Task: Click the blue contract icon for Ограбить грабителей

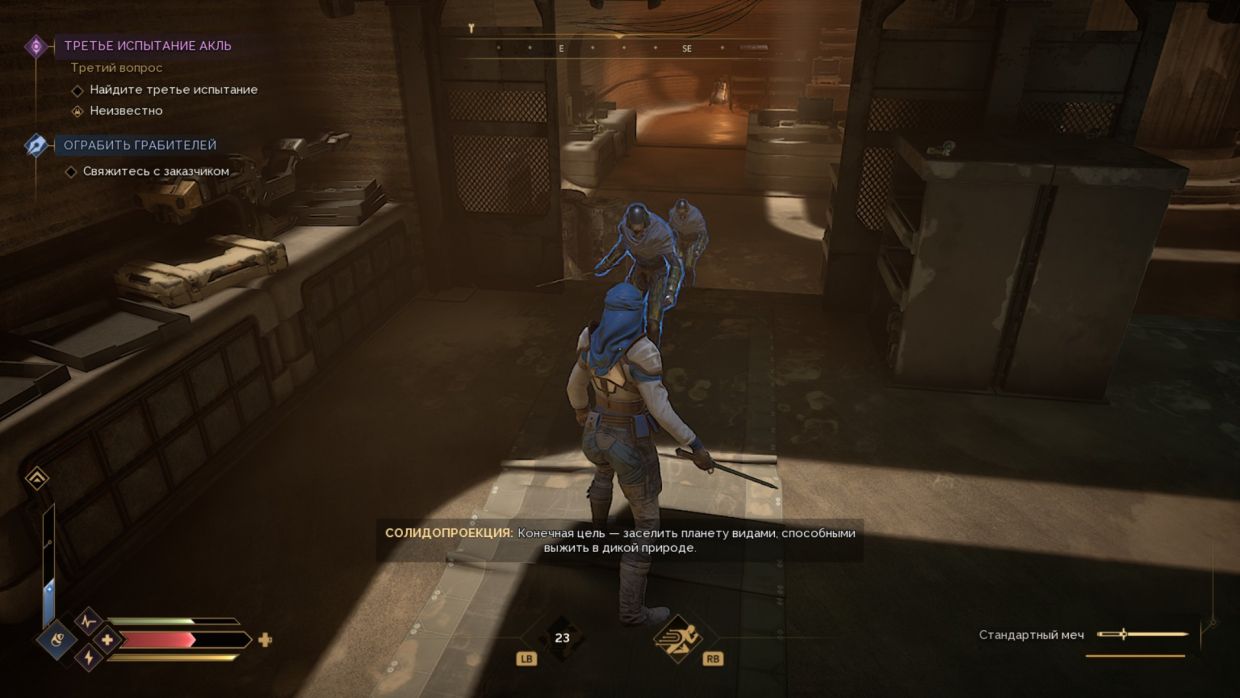Action: coord(37,145)
